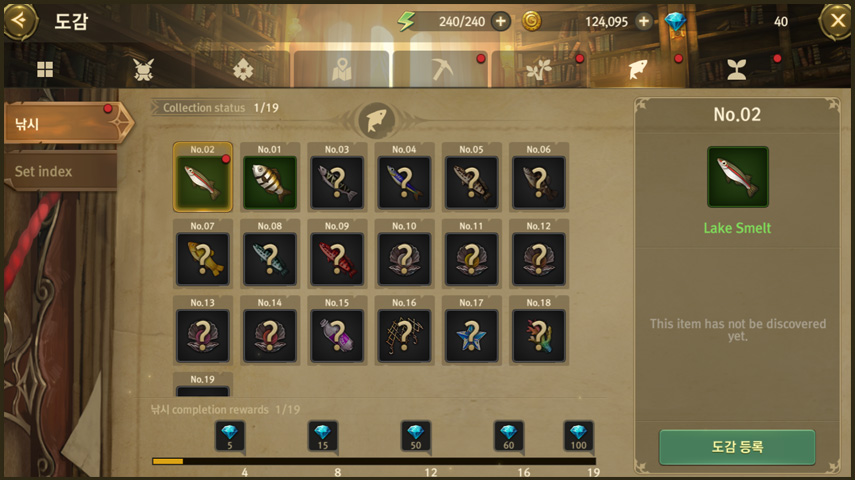
Task: Open the monster collection tab
Action: 143,69
